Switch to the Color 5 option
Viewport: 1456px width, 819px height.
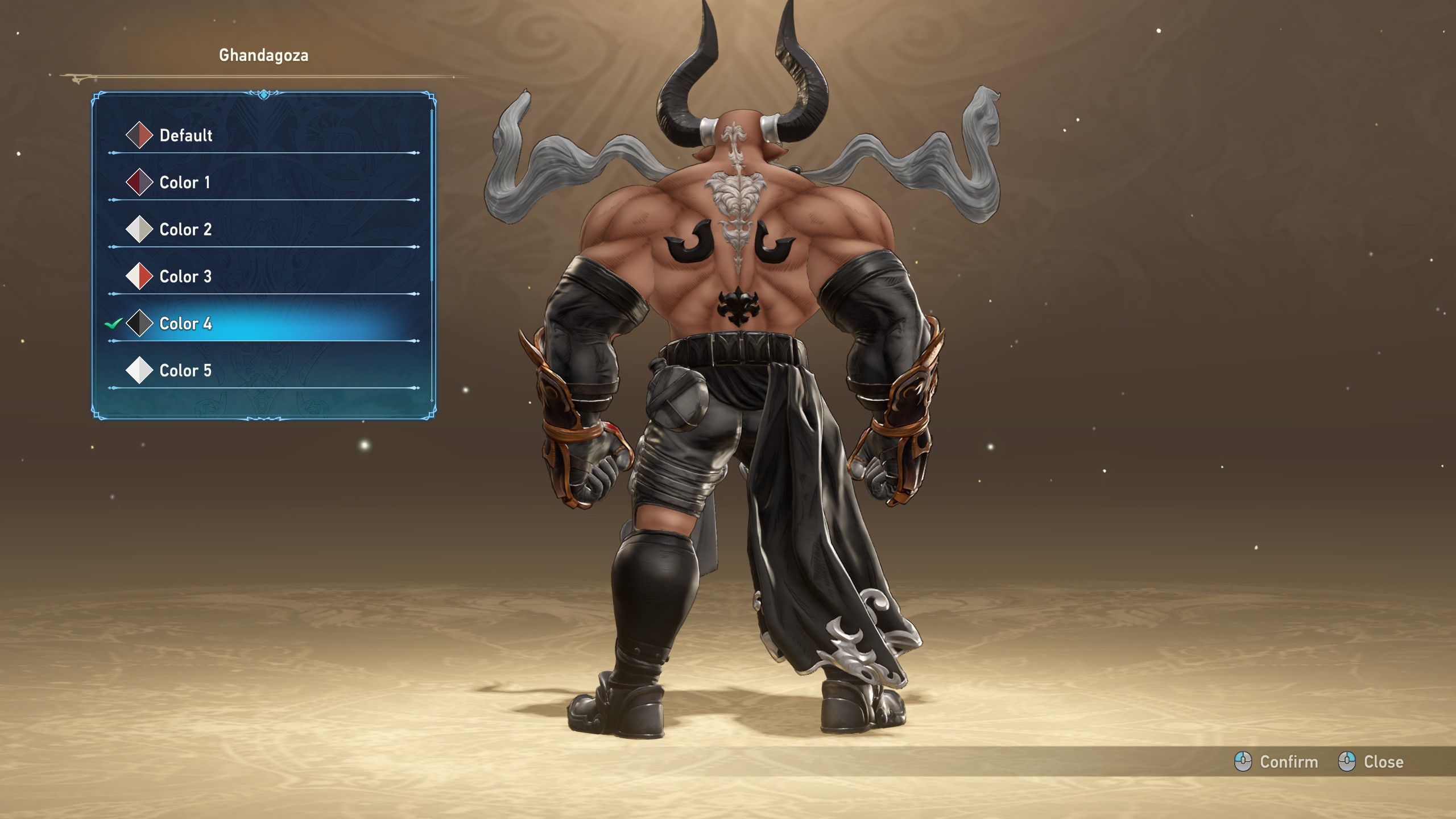[185, 371]
